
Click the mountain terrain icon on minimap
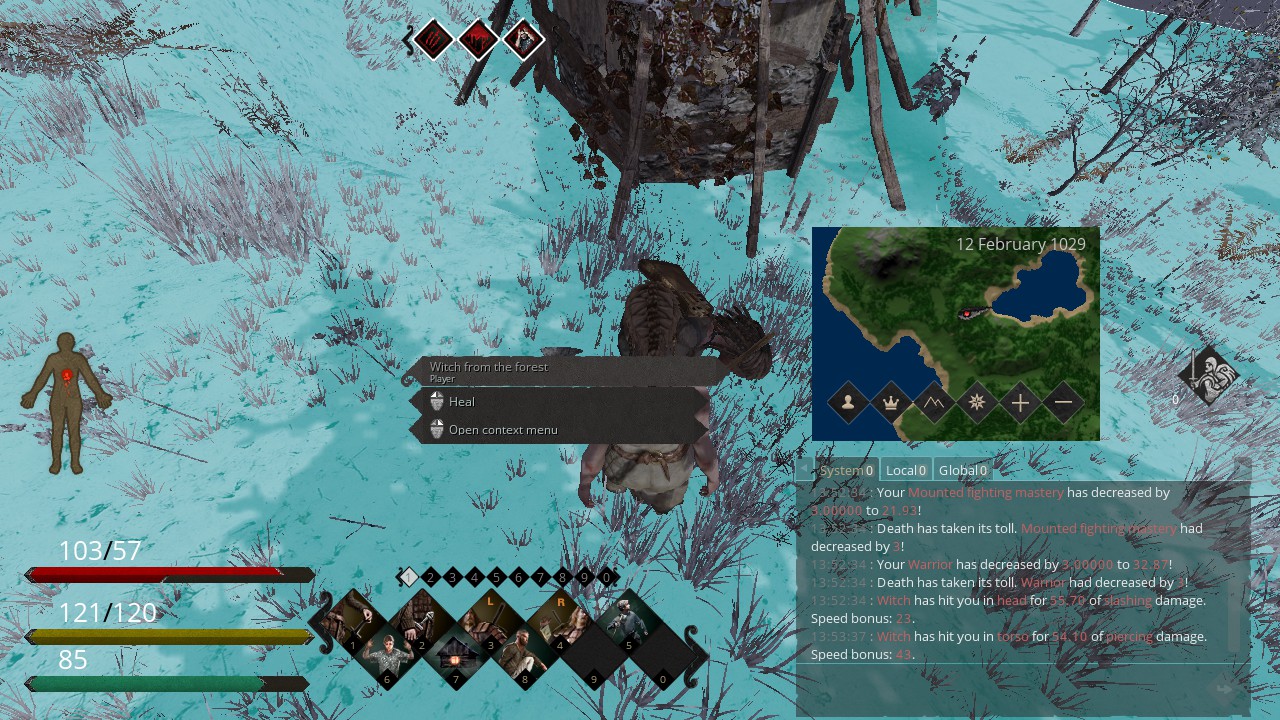[x=934, y=403]
